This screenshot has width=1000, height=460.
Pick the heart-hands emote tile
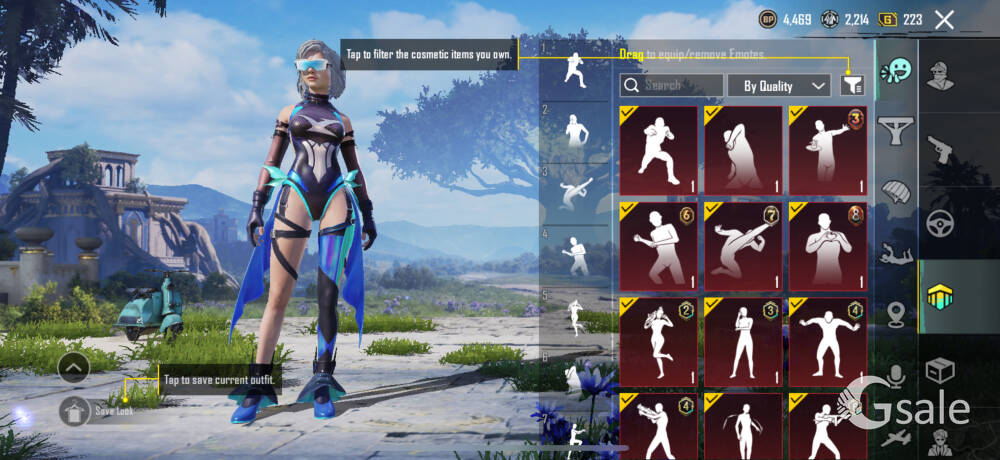pyautogui.click(x=827, y=246)
